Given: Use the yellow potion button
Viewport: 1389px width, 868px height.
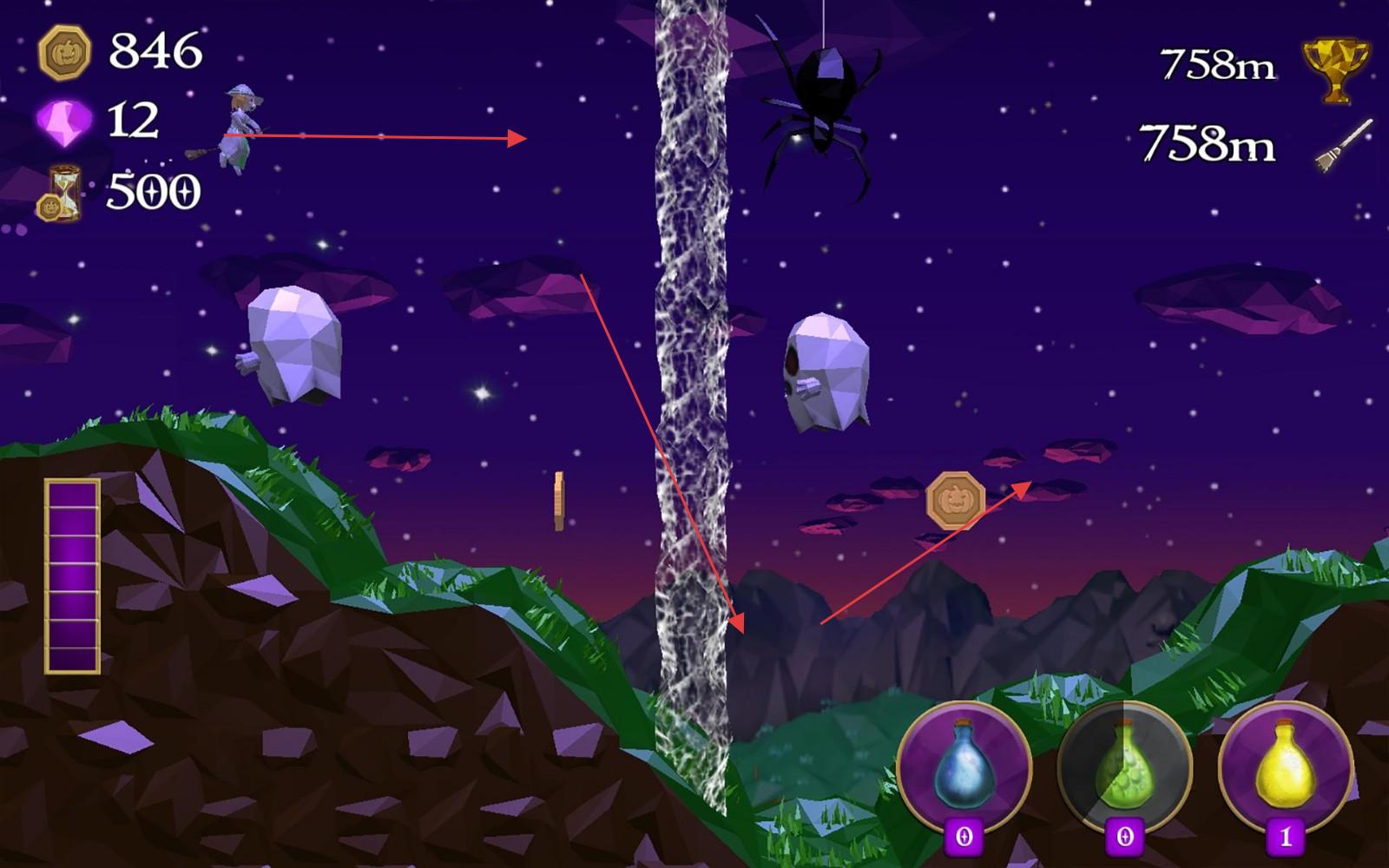Looking at the screenshot, I should click(1286, 767).
